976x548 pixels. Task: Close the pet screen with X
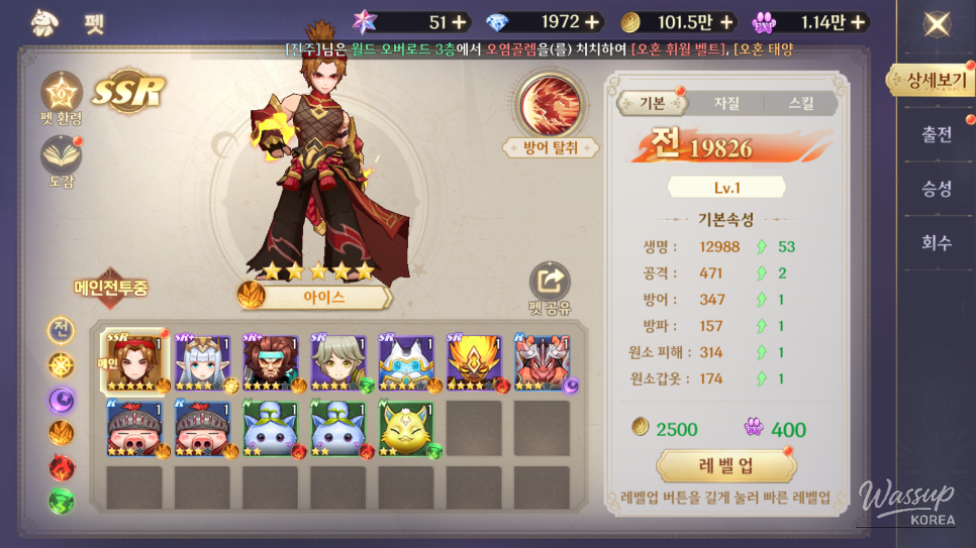(936, 23)
